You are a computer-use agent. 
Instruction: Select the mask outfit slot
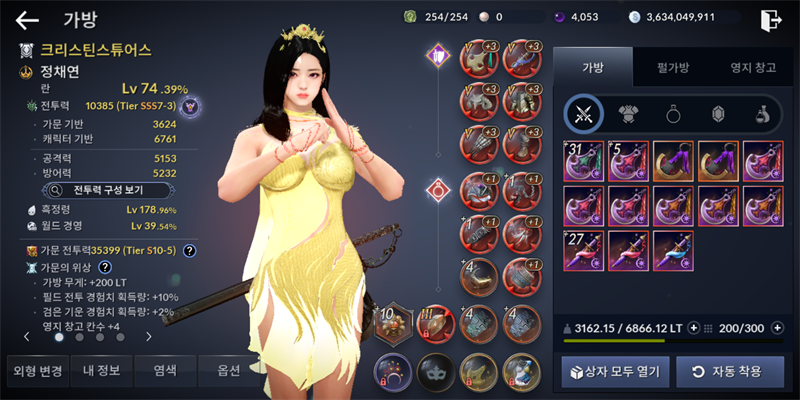pos(435,372)
